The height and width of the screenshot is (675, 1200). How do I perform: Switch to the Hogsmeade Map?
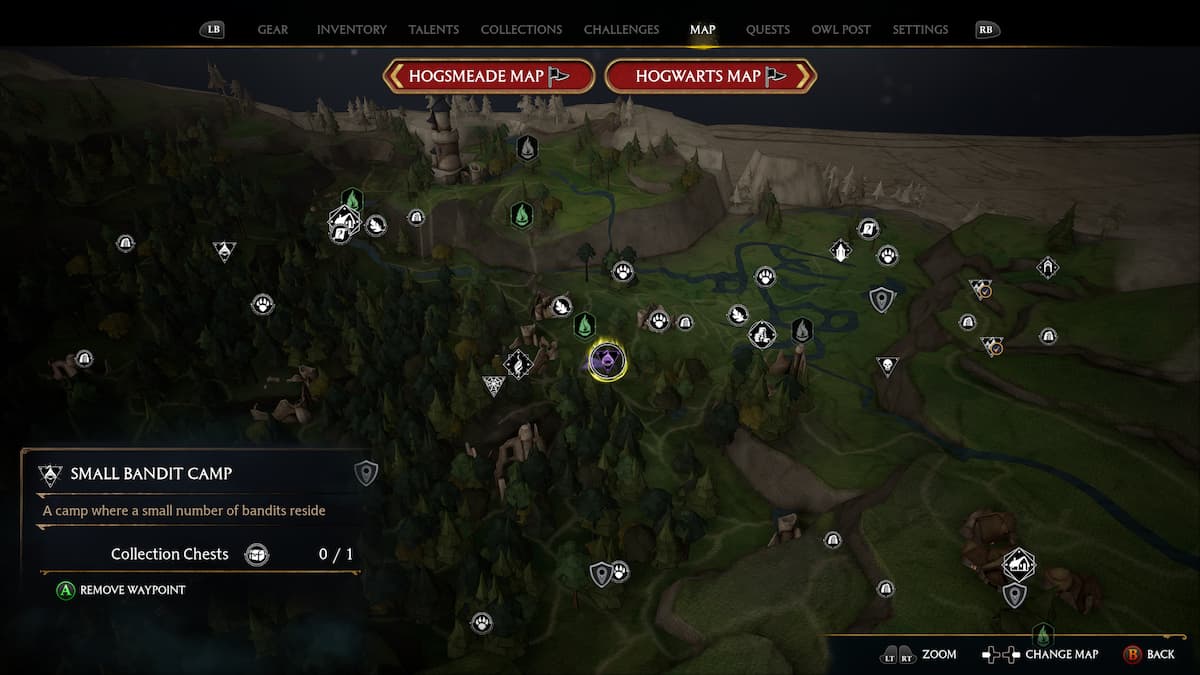489,76
